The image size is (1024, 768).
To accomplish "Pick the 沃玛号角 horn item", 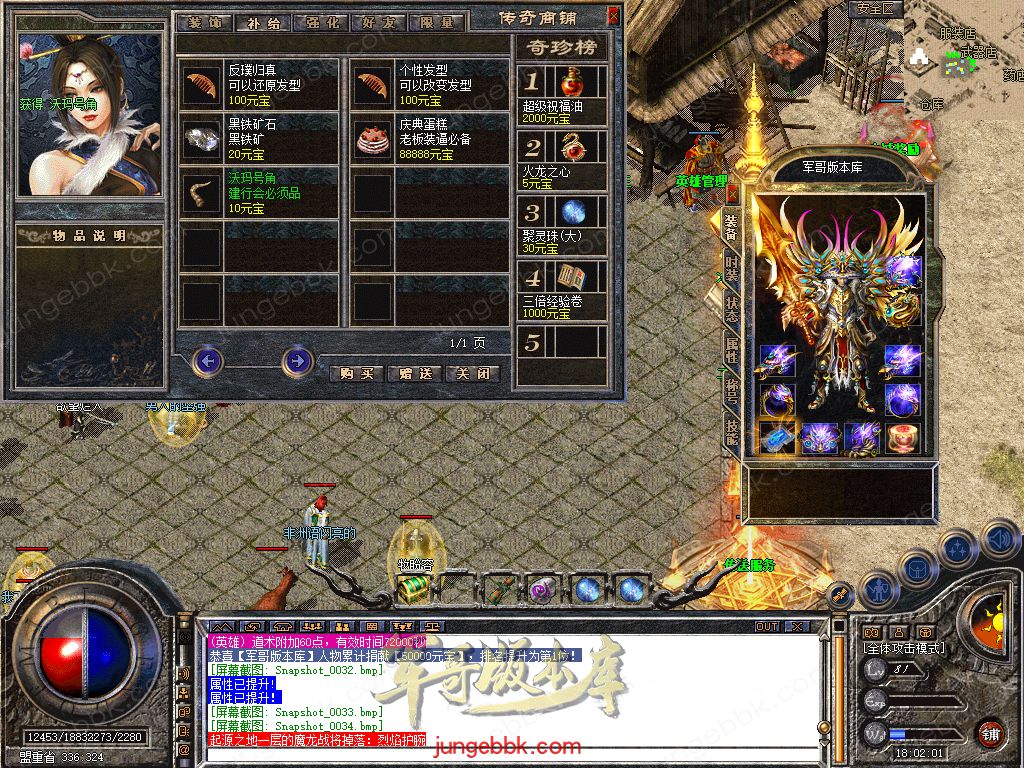I will tap(203, 192).
